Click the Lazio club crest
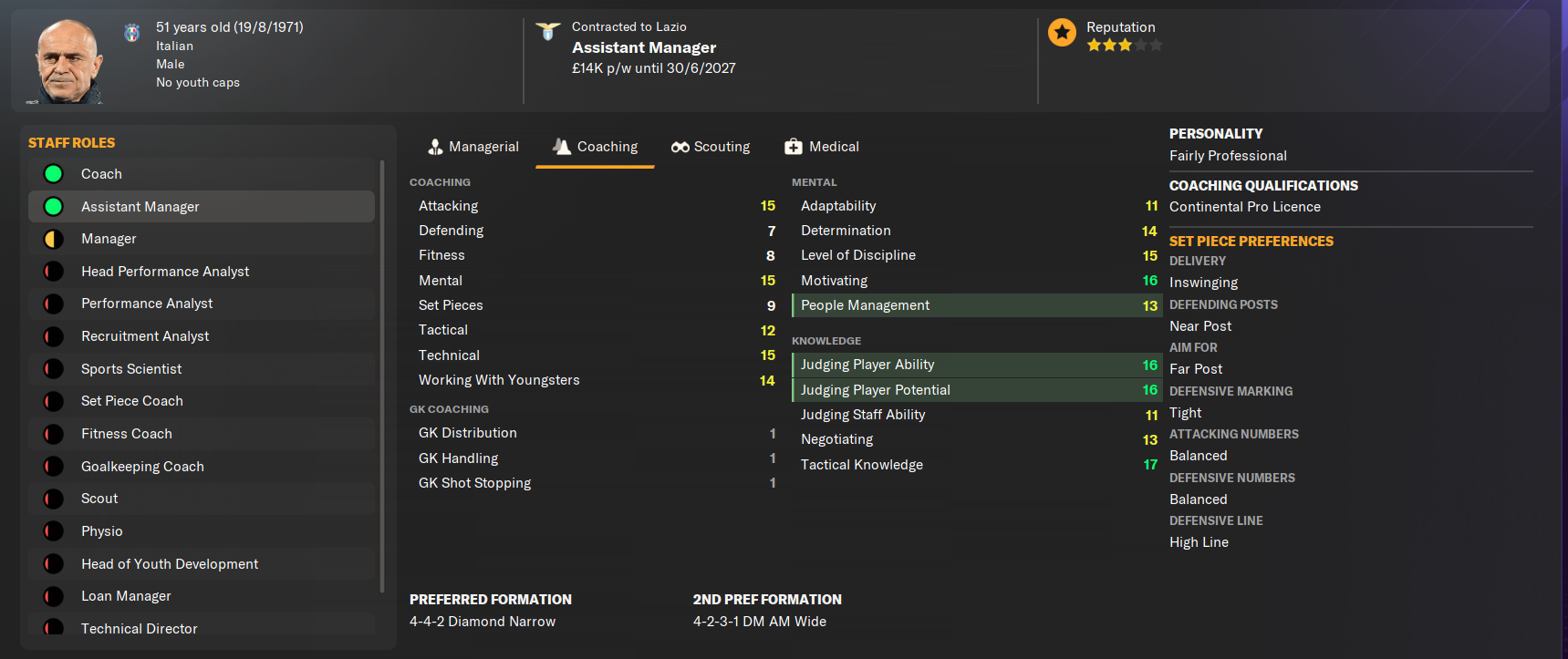This screenshot has width=1568, height=659. click(547, 30)
